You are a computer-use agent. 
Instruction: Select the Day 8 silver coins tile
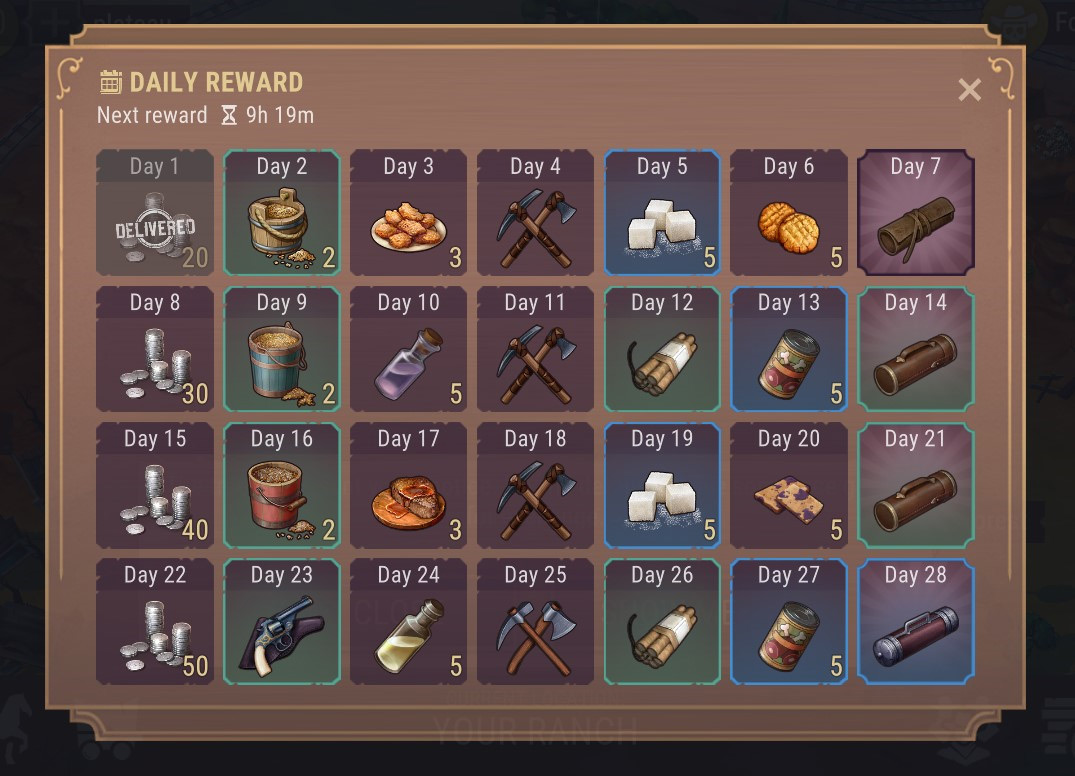[155, 349]
